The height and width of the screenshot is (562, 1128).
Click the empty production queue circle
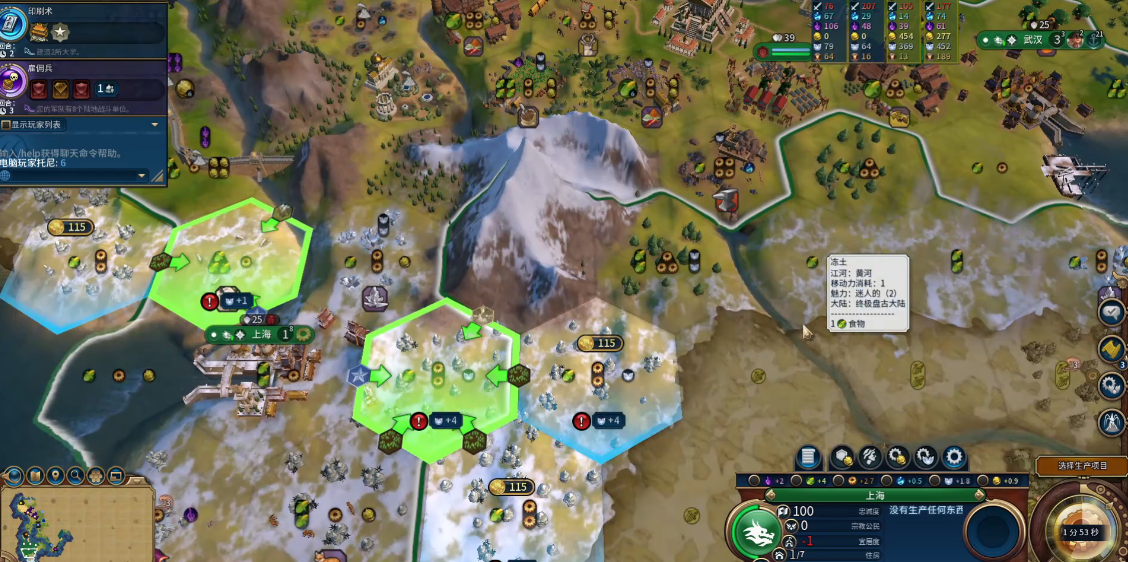coord(991,531)
